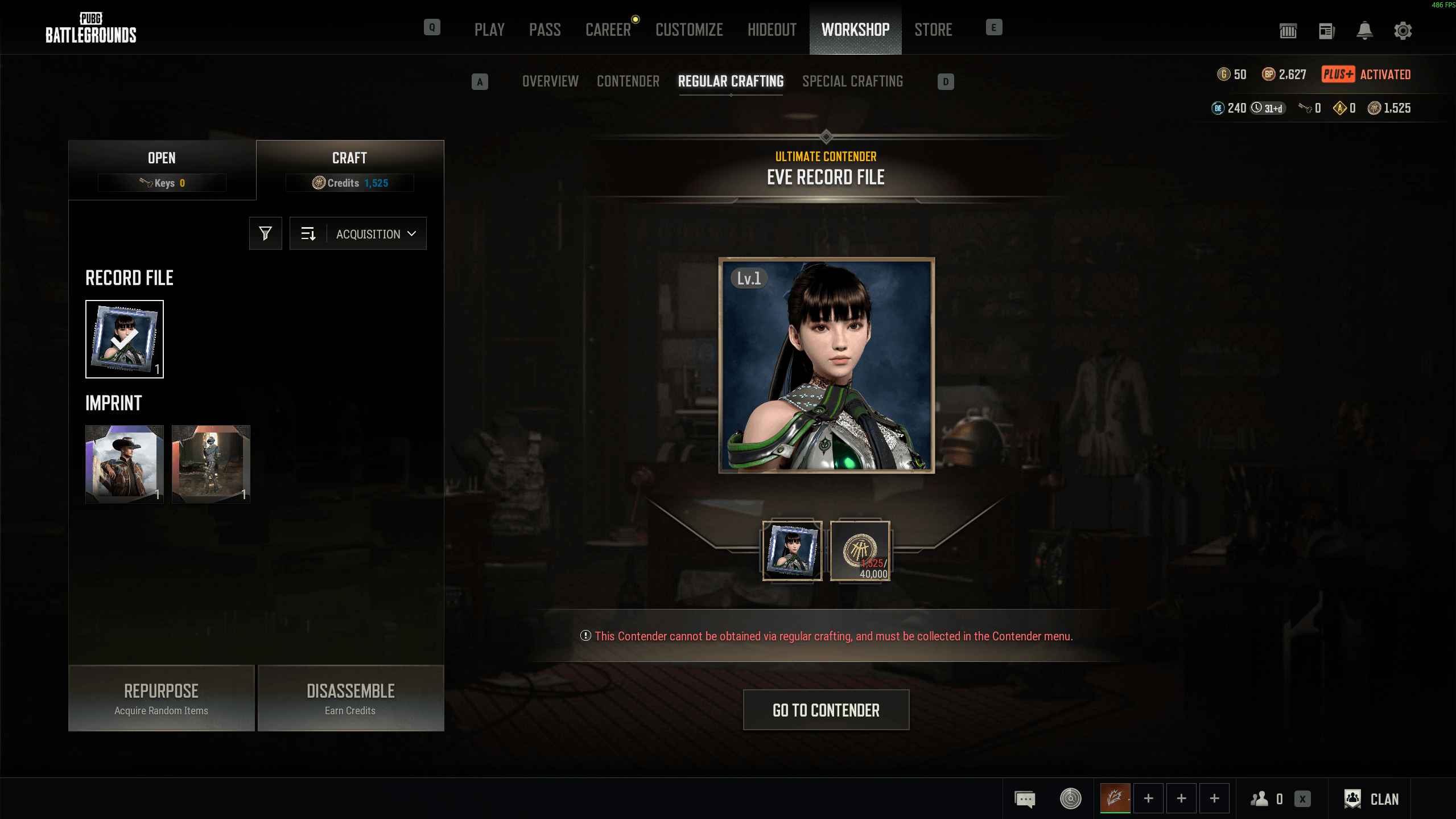Select the credits cost material slot
The height and width of the screenshot is (819, 1456).
coord(860,551)
